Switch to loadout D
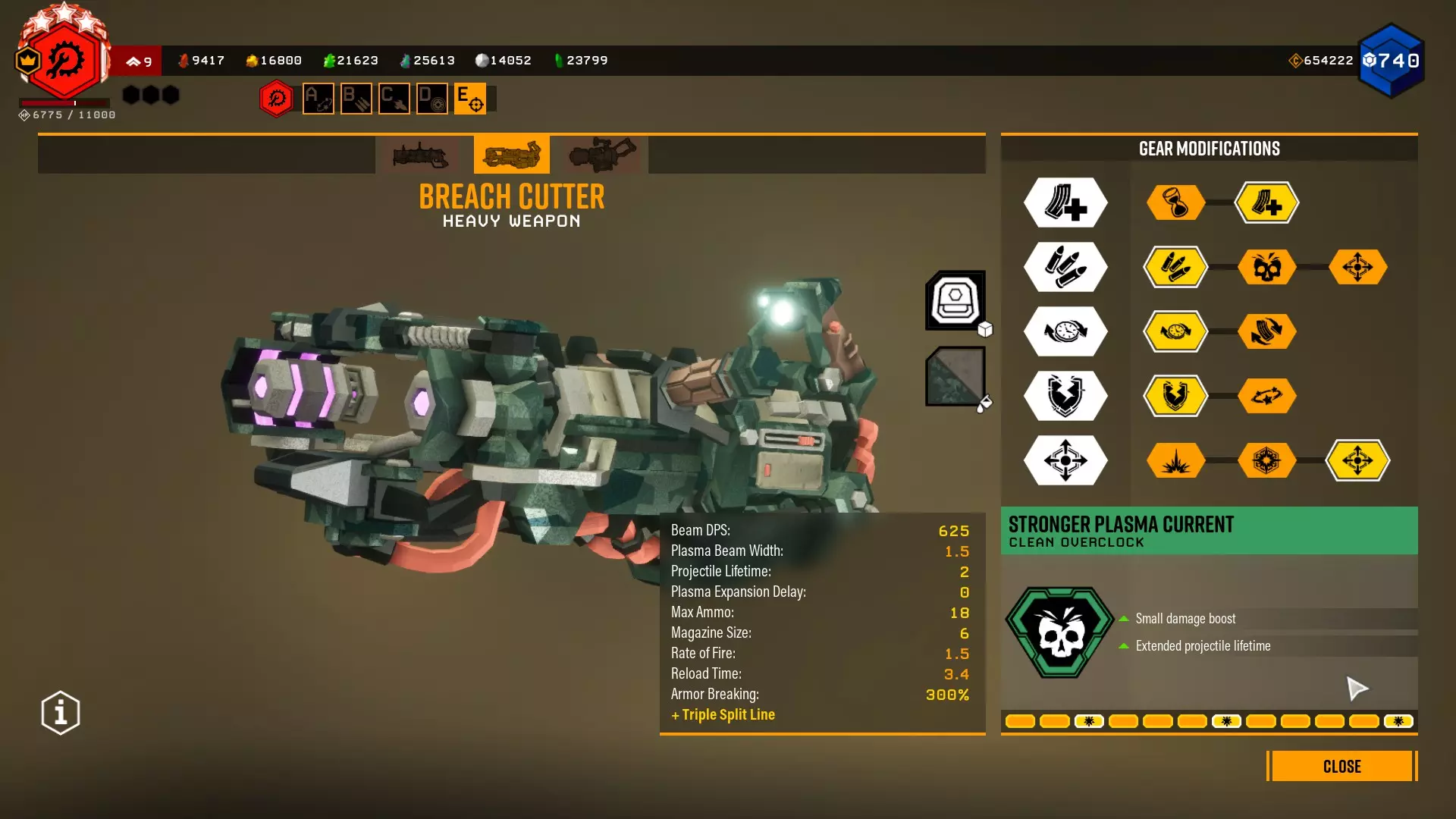Image resolution: width=1456 pixels, height=819 pixels. [x=432, y=99]
